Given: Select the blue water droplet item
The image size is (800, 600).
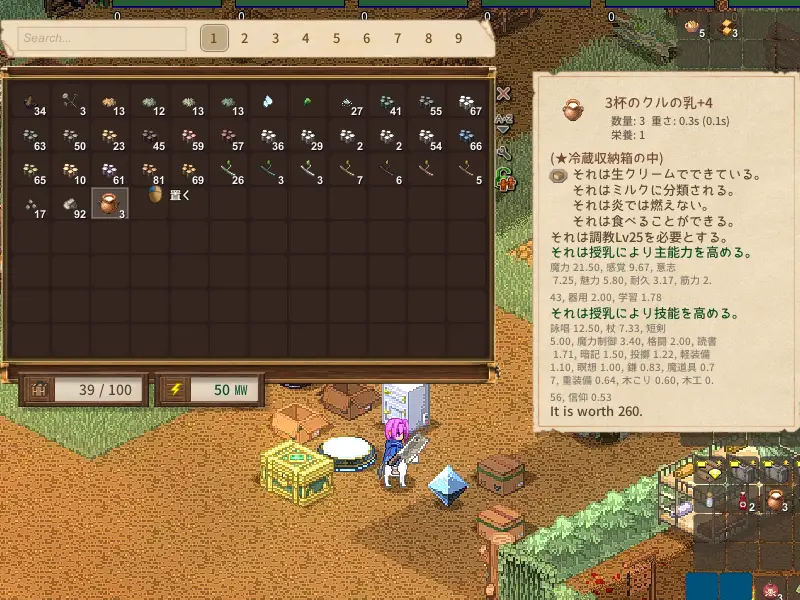Looking at the screenshot, I should click(268, 102).
